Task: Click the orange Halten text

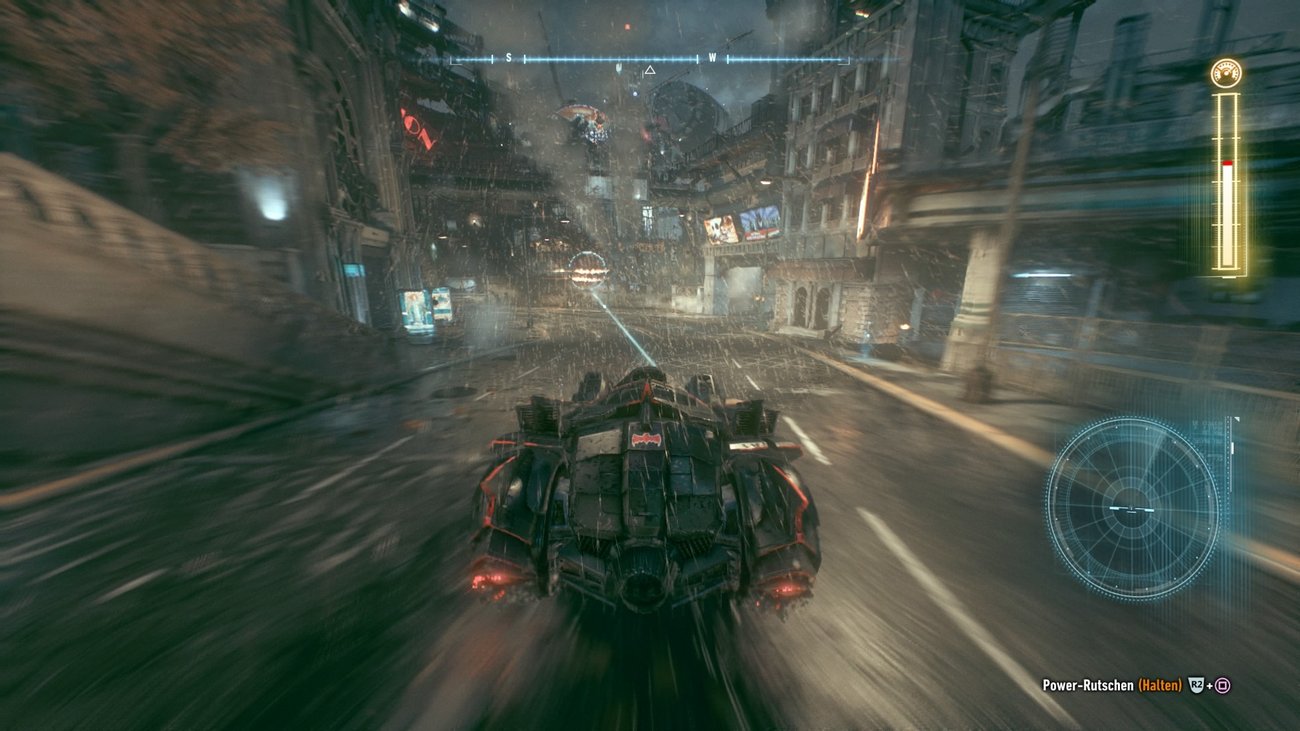Action: click(x=1159, y=684)
